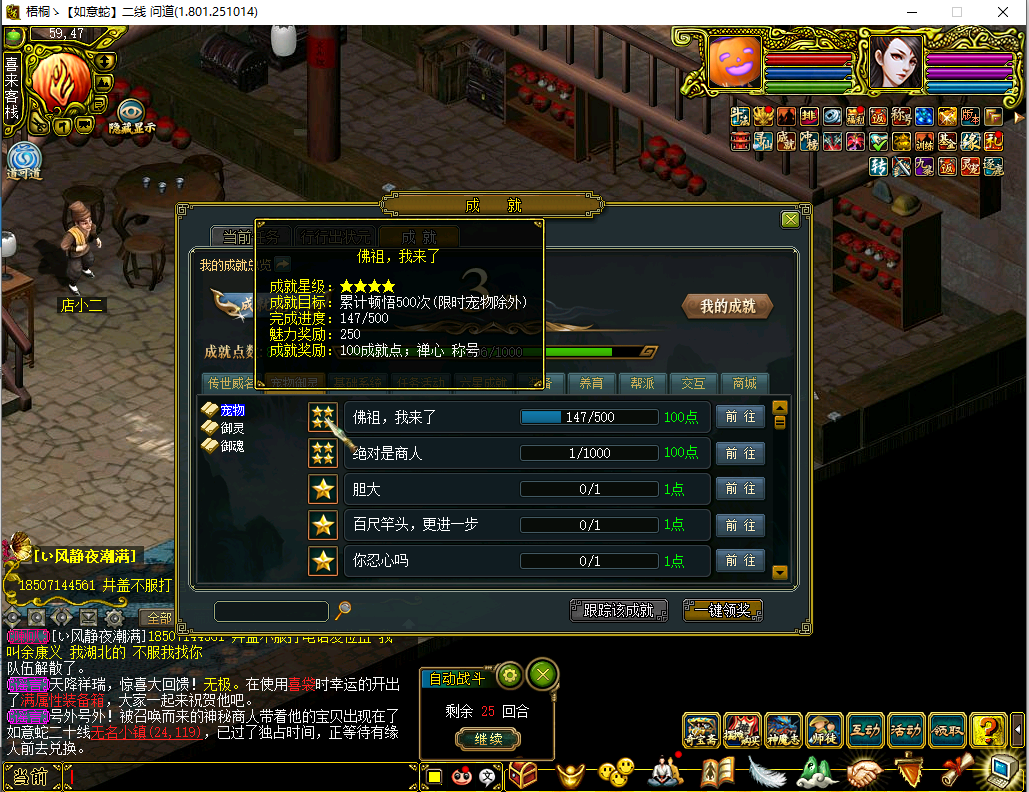Click 前往 for the 胆大 achievement

click(x=740, y=489)
